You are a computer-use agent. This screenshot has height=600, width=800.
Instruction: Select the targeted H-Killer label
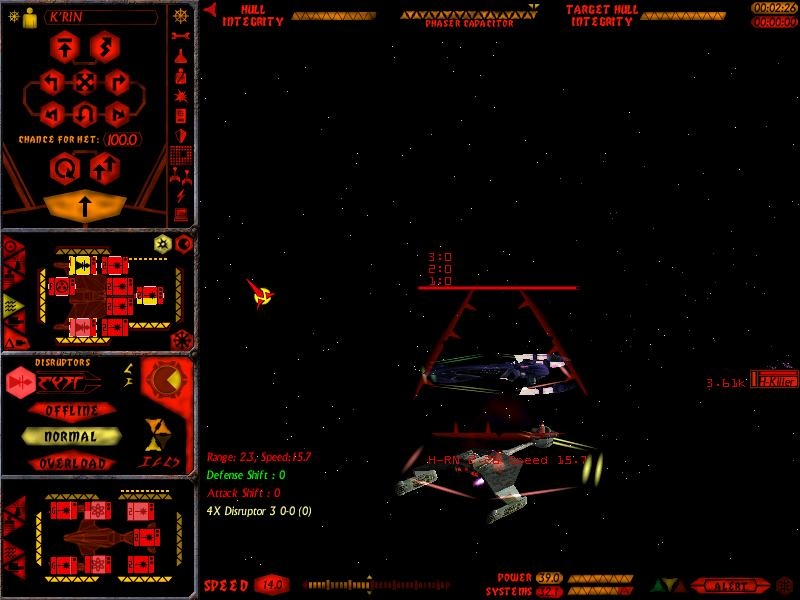point(778,381)
